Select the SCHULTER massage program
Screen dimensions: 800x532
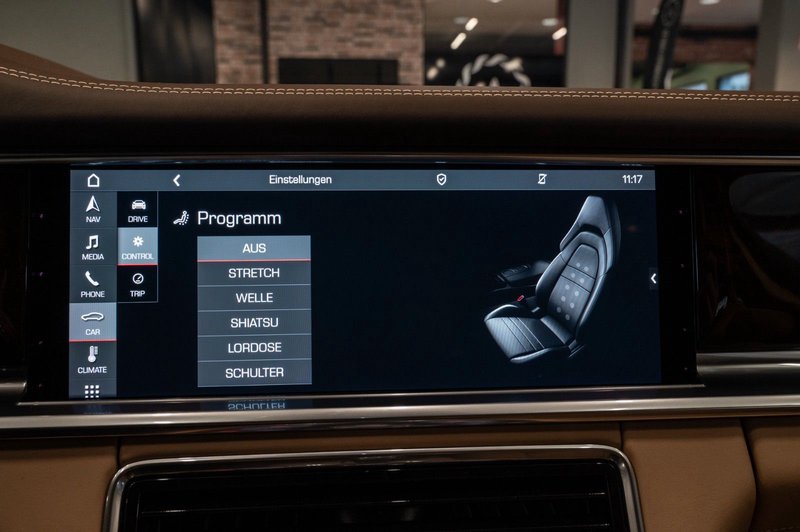(x=254, y=373)
